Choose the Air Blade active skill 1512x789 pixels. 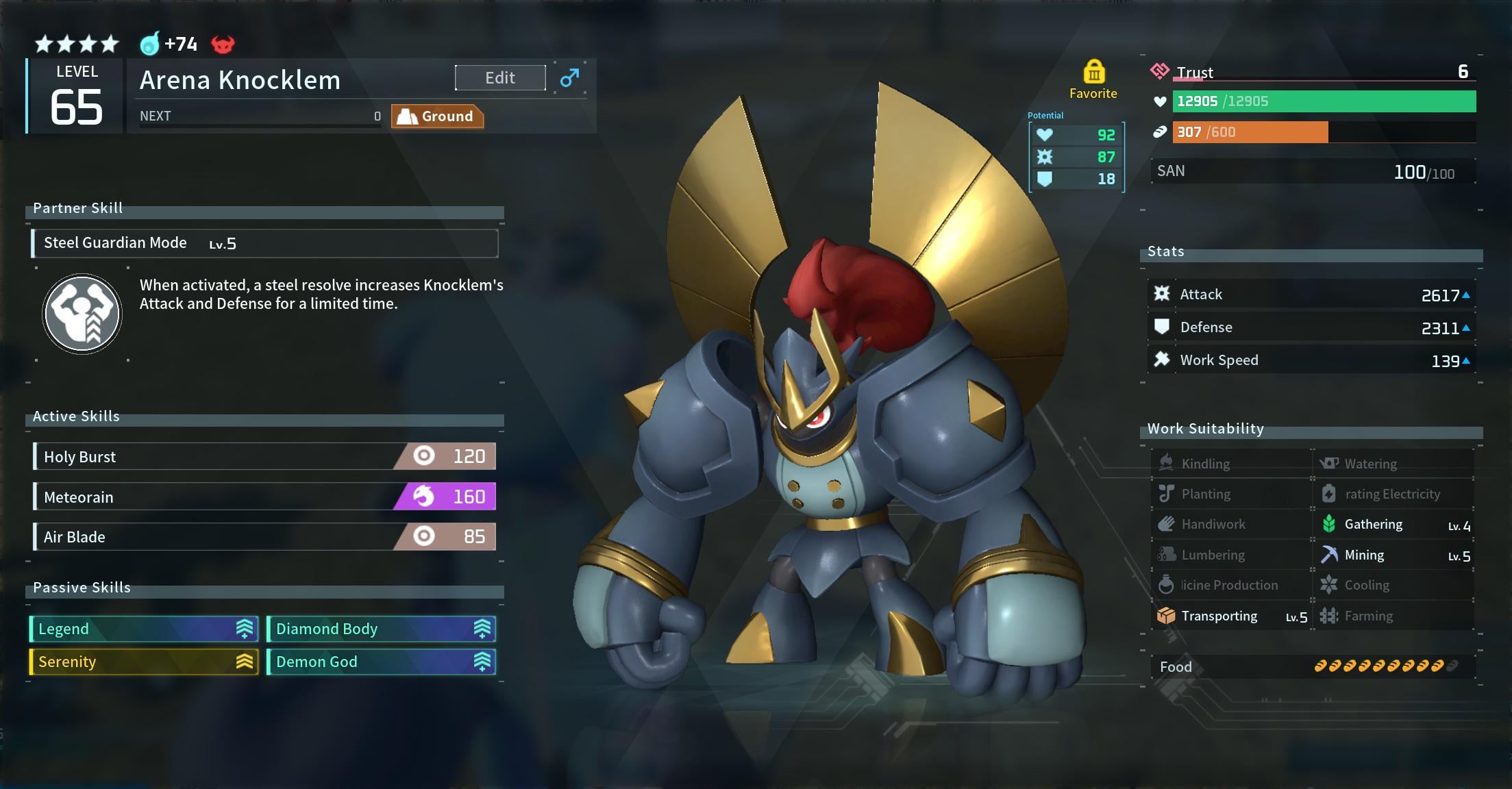pos(264,536)
